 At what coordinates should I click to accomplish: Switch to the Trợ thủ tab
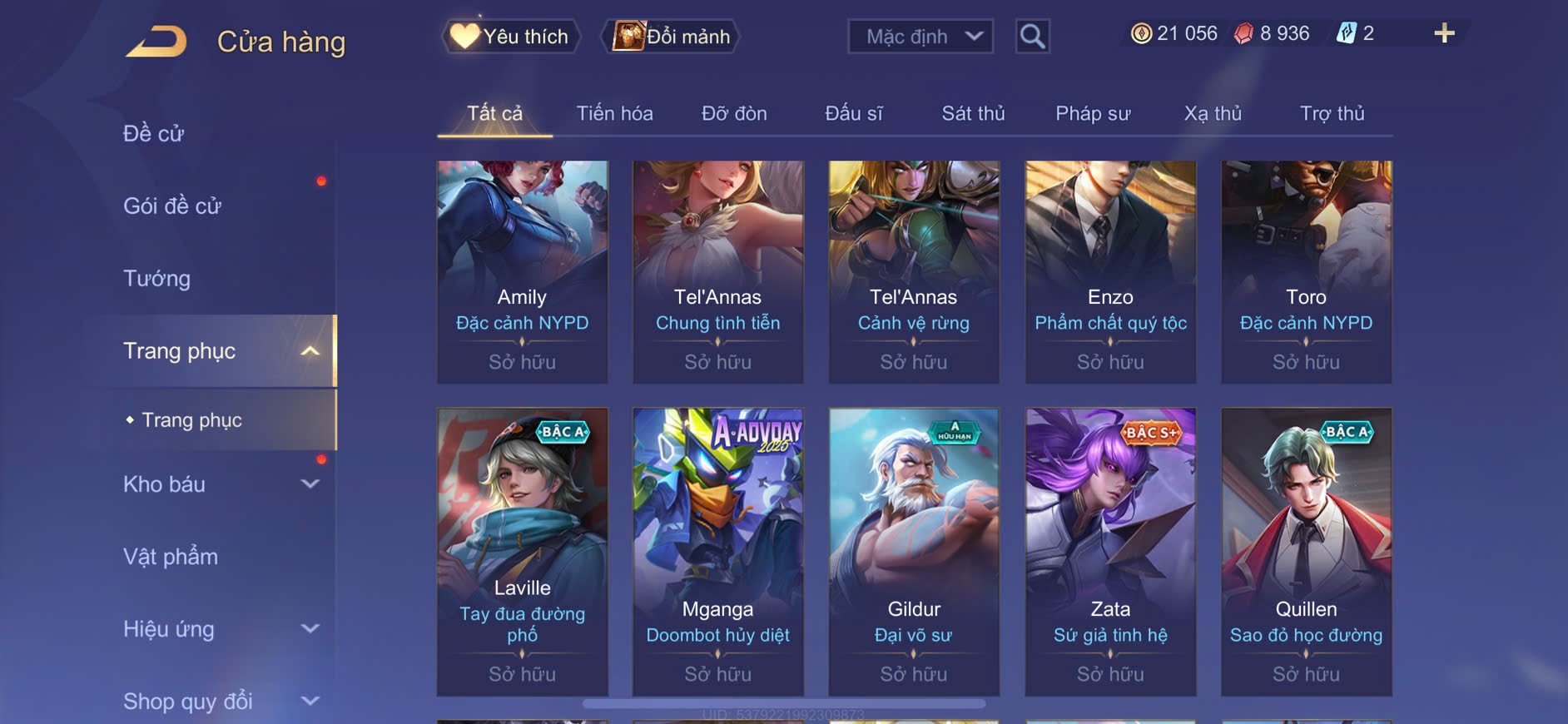coord(1332,113)
